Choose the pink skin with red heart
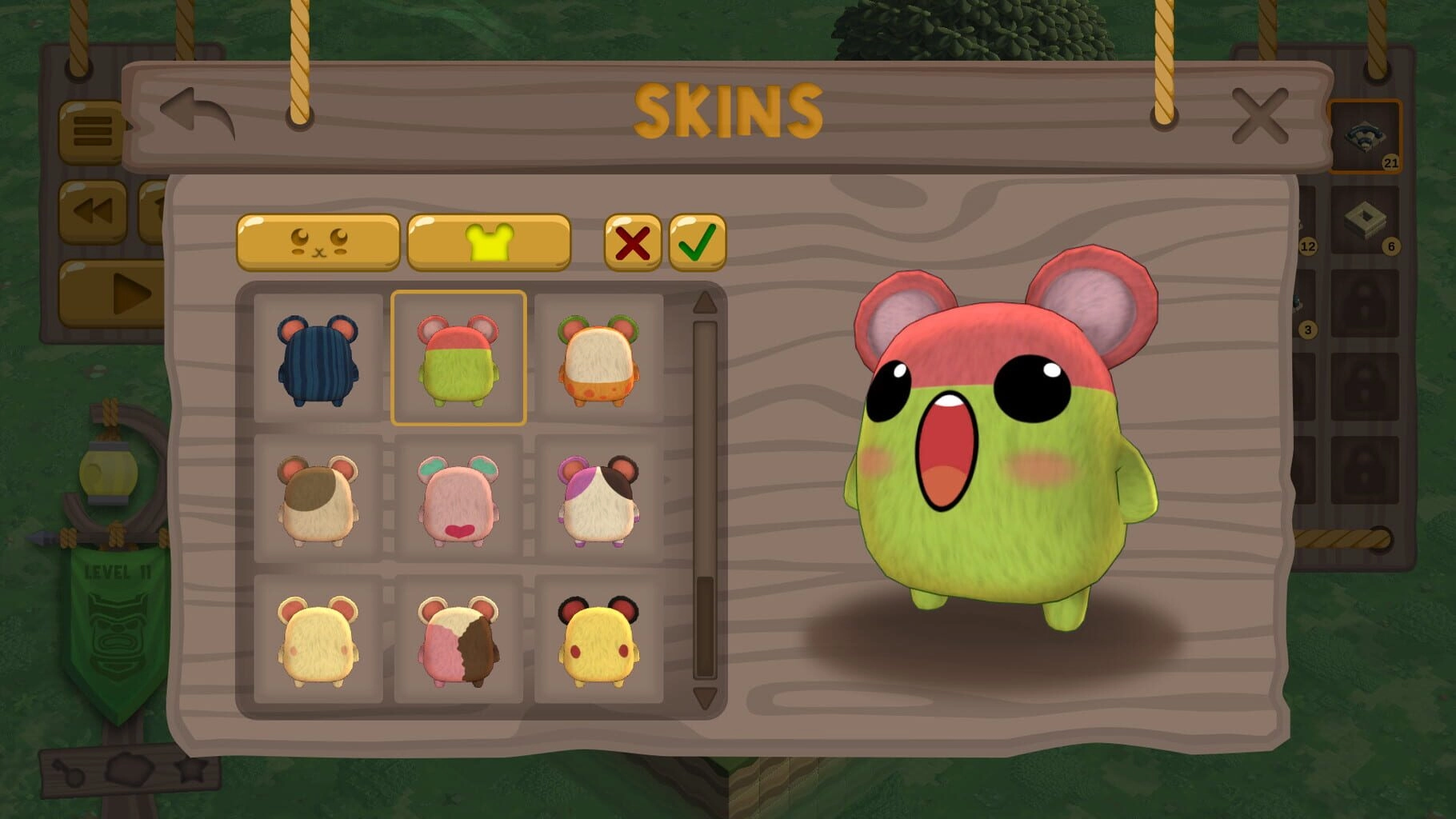 [x=458, y=499]
